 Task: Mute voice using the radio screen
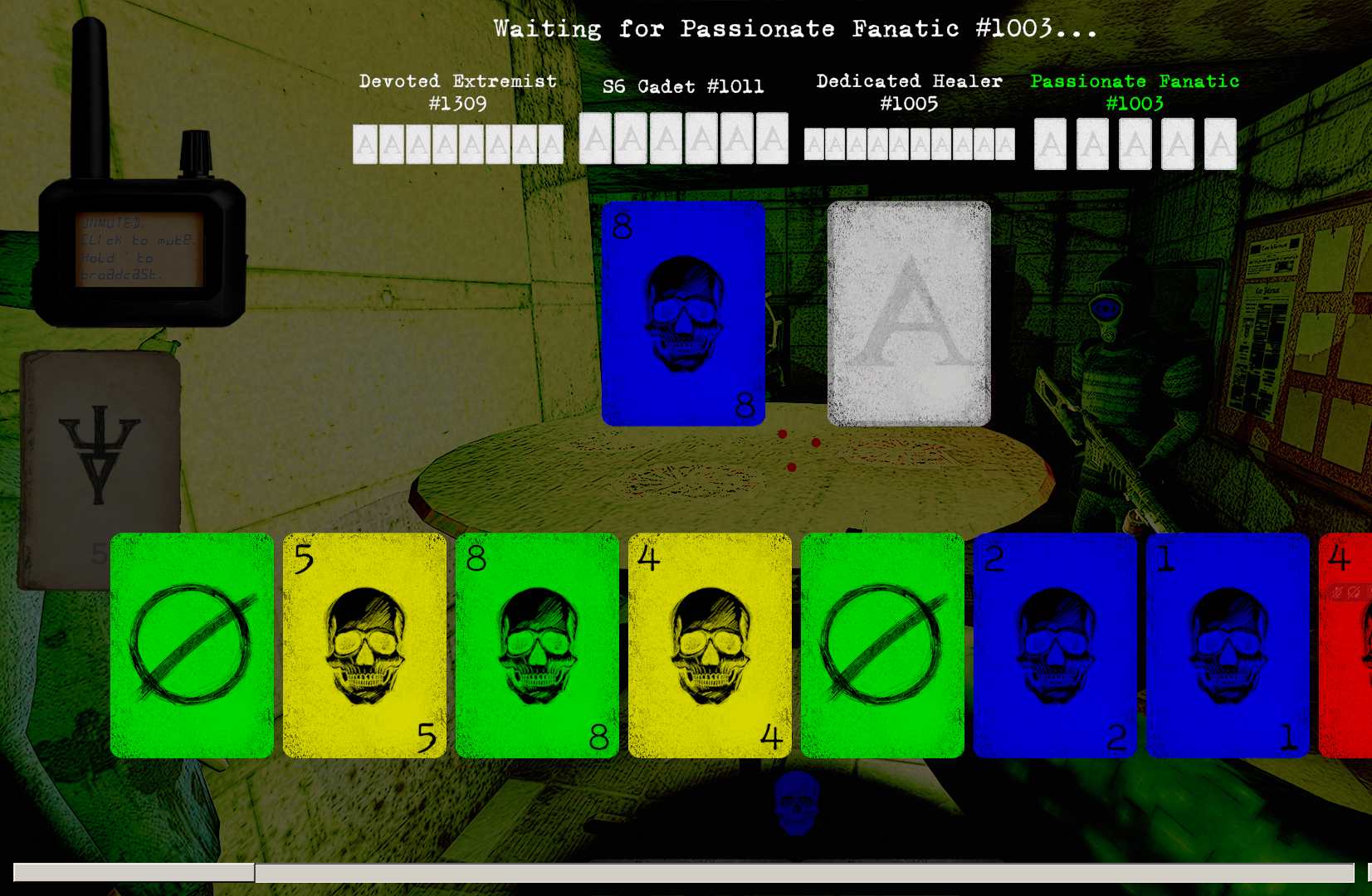pos(139,249)
